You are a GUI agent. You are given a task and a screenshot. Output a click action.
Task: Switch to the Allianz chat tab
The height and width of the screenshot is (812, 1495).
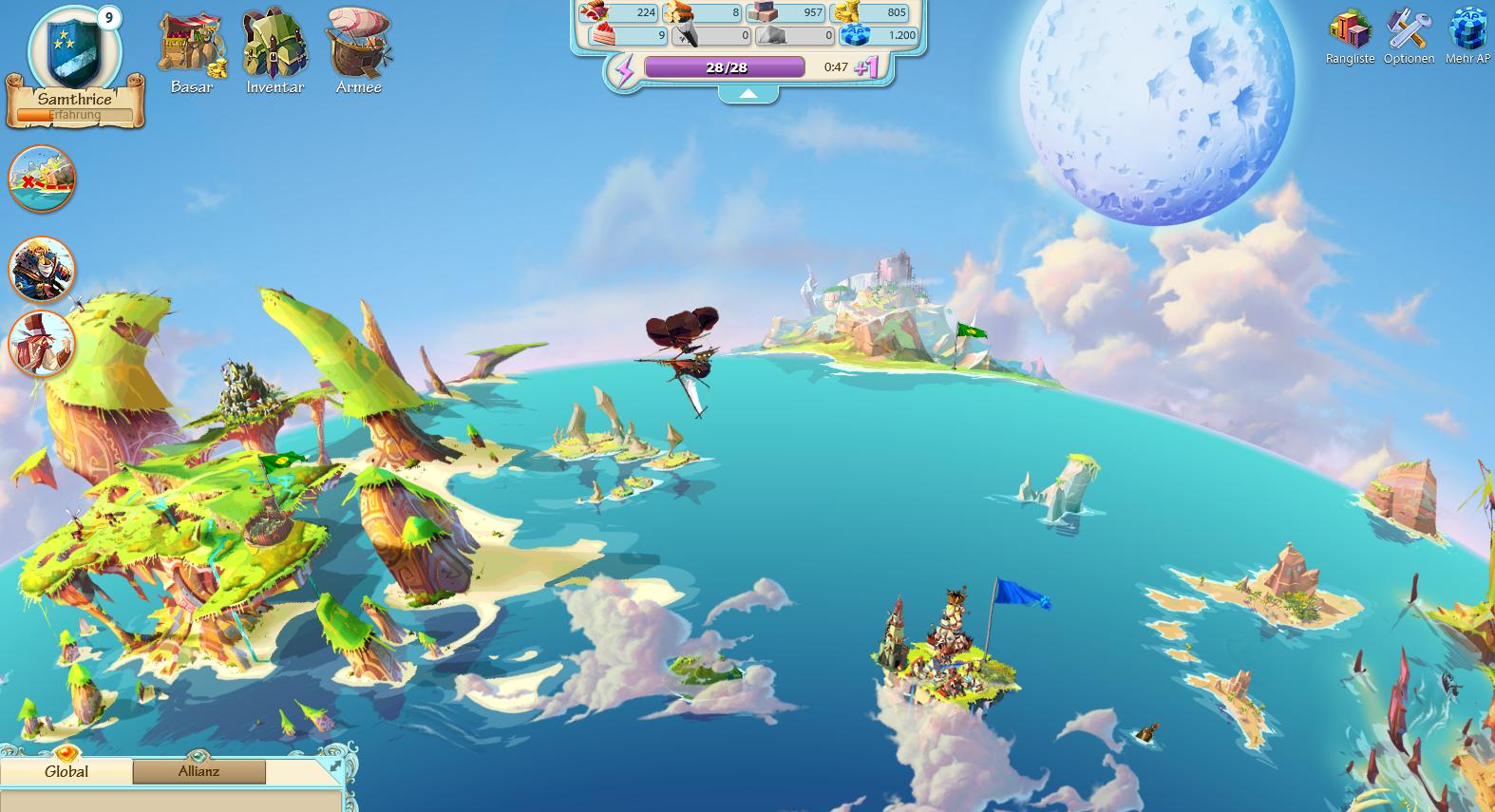pyautogui.click(x=199, y=771)
